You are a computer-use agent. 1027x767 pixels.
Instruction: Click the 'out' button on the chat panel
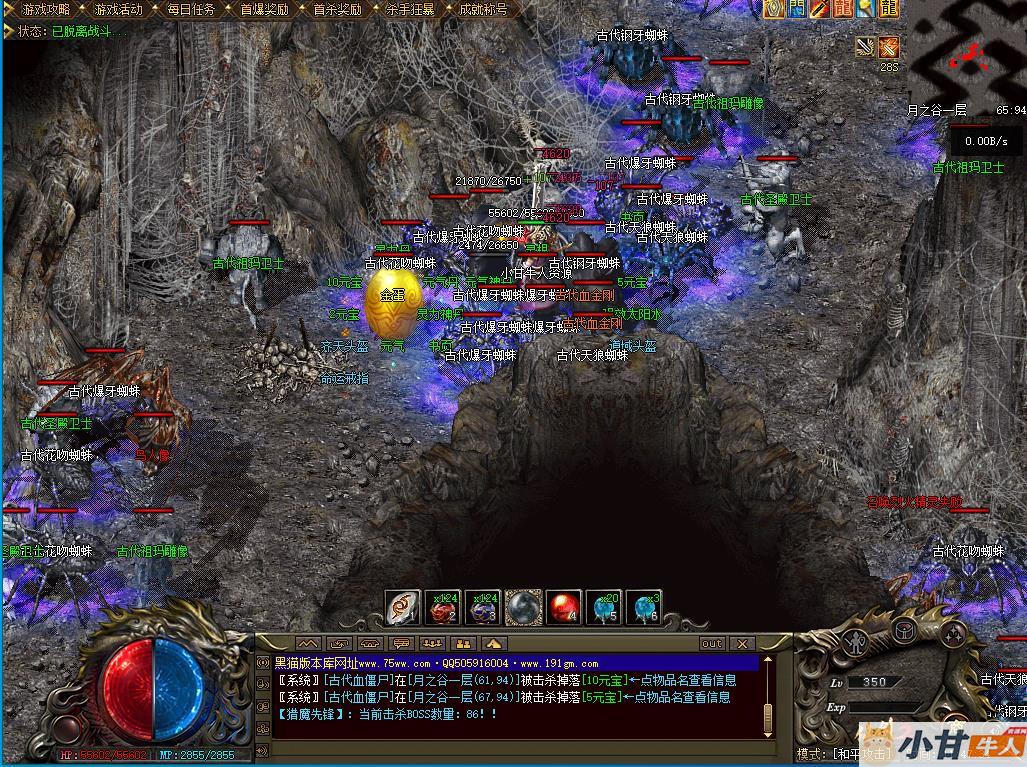coord(712,643)
